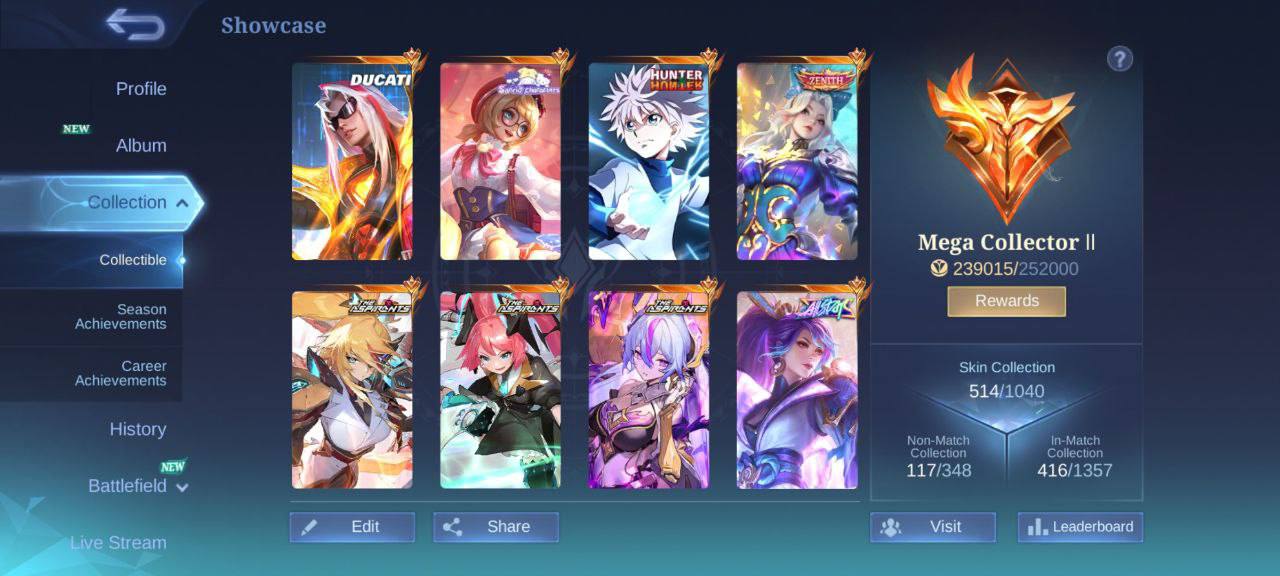1280x576 pixels.
Task: Open Season Achievements
Action: click(x=121, y=317)
